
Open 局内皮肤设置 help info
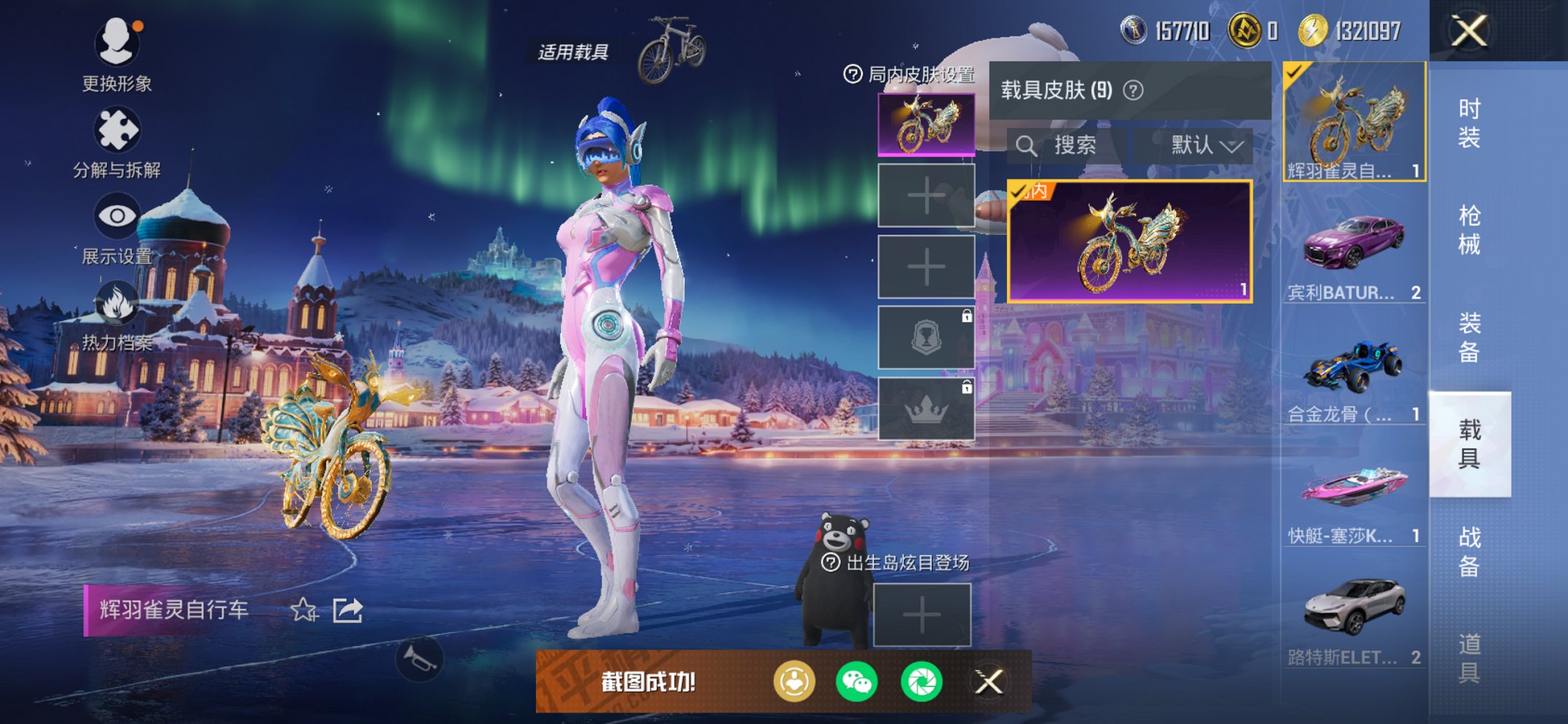coord(852,74)
